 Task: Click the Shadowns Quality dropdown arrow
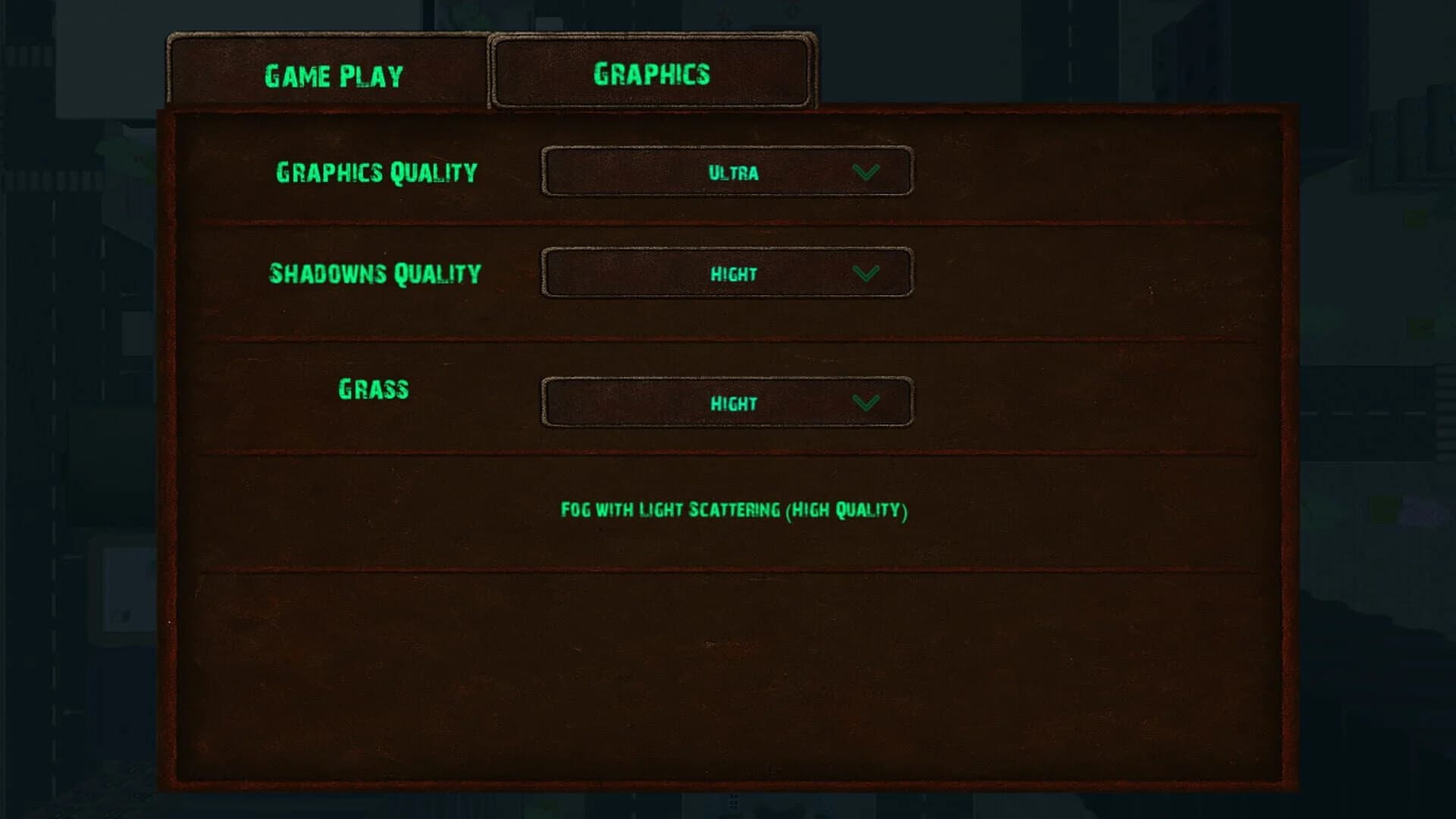point(867,274)
